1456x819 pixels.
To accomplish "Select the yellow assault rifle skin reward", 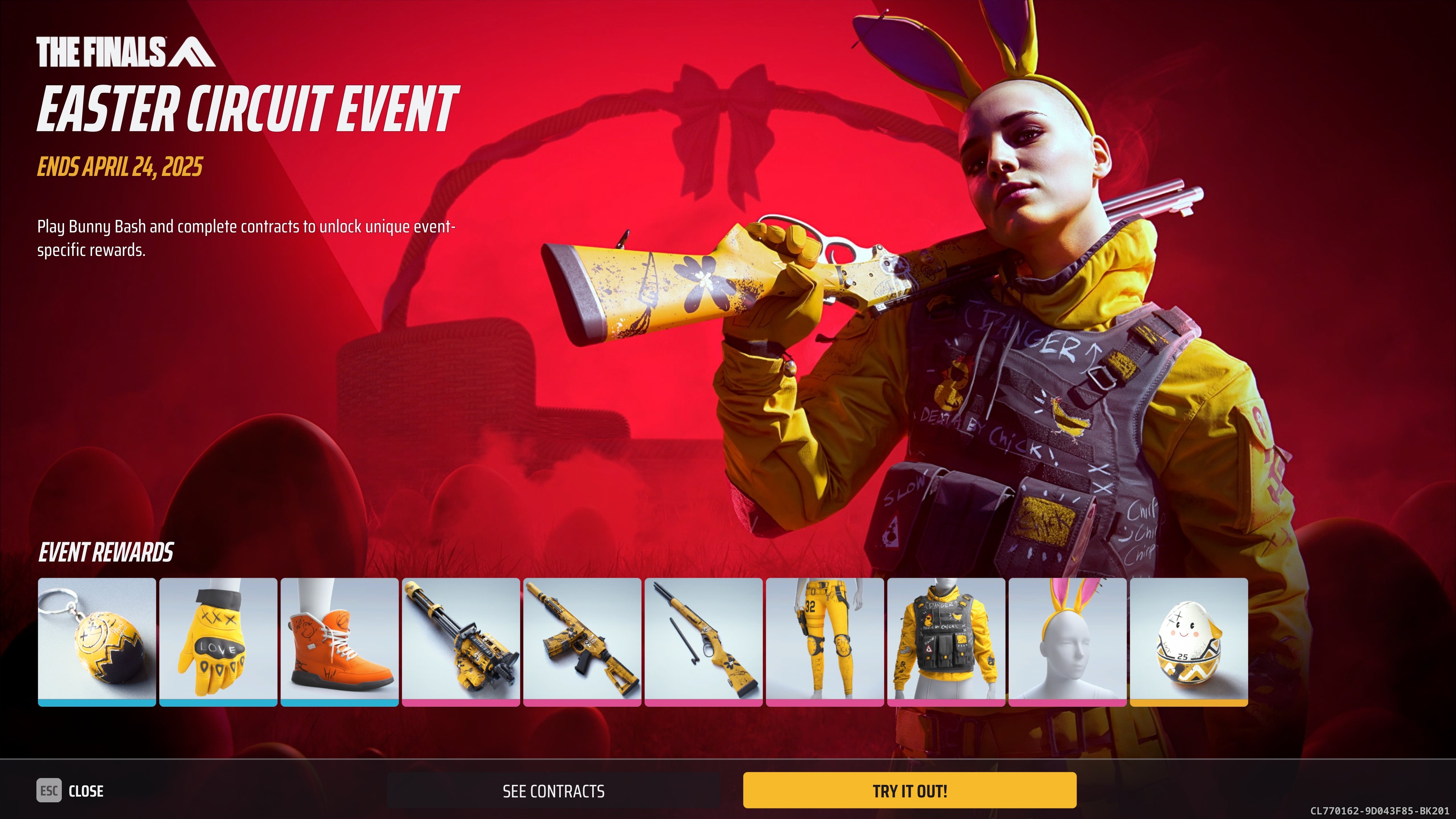I will tap(582, 641).
